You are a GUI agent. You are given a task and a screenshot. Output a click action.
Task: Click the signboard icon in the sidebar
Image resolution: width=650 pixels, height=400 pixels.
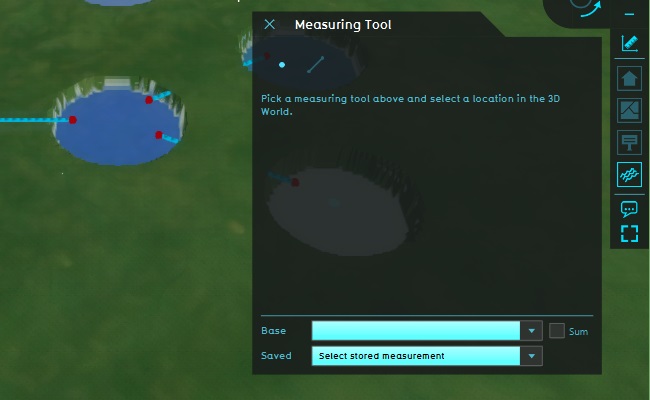(x=629, y=142)
